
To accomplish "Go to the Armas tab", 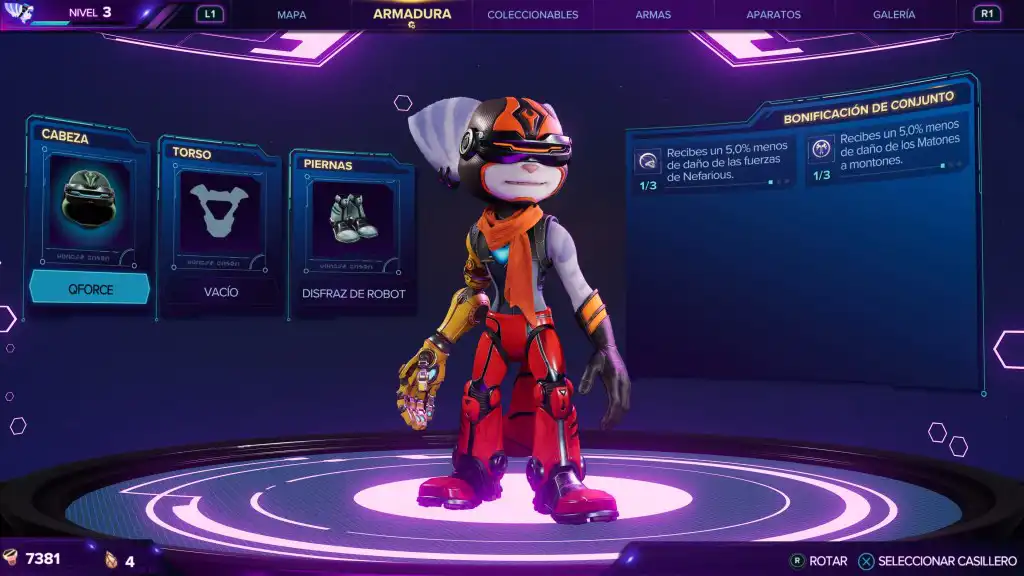I will (x=653, y=15).
